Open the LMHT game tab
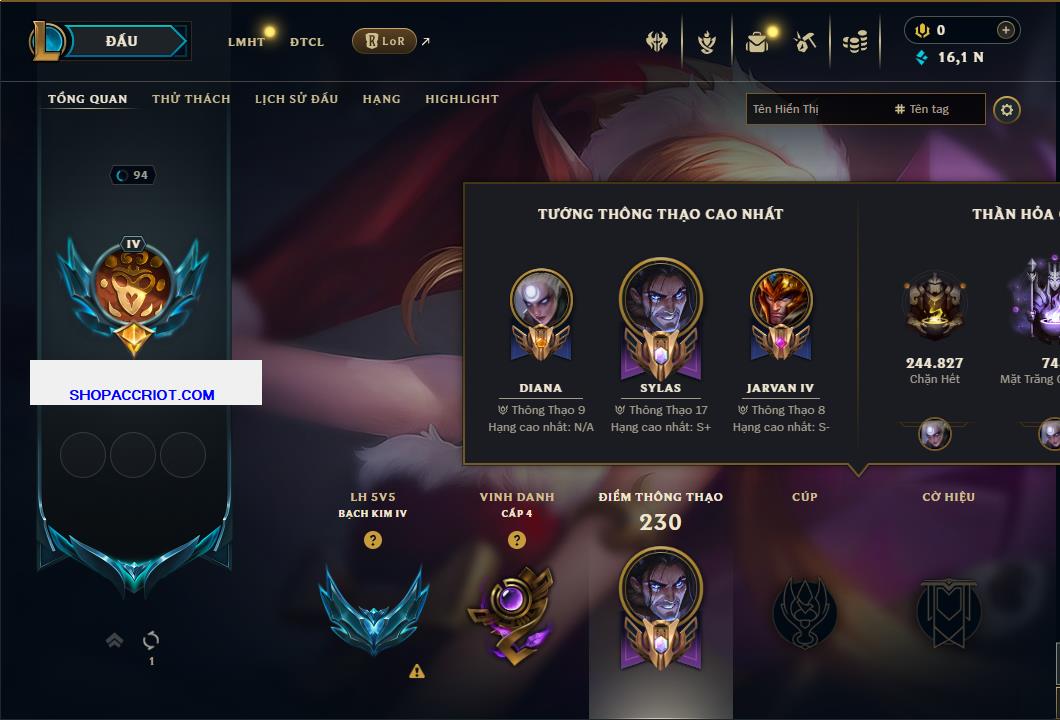This screenshot has height=720, width=1060. coord(246,42)
